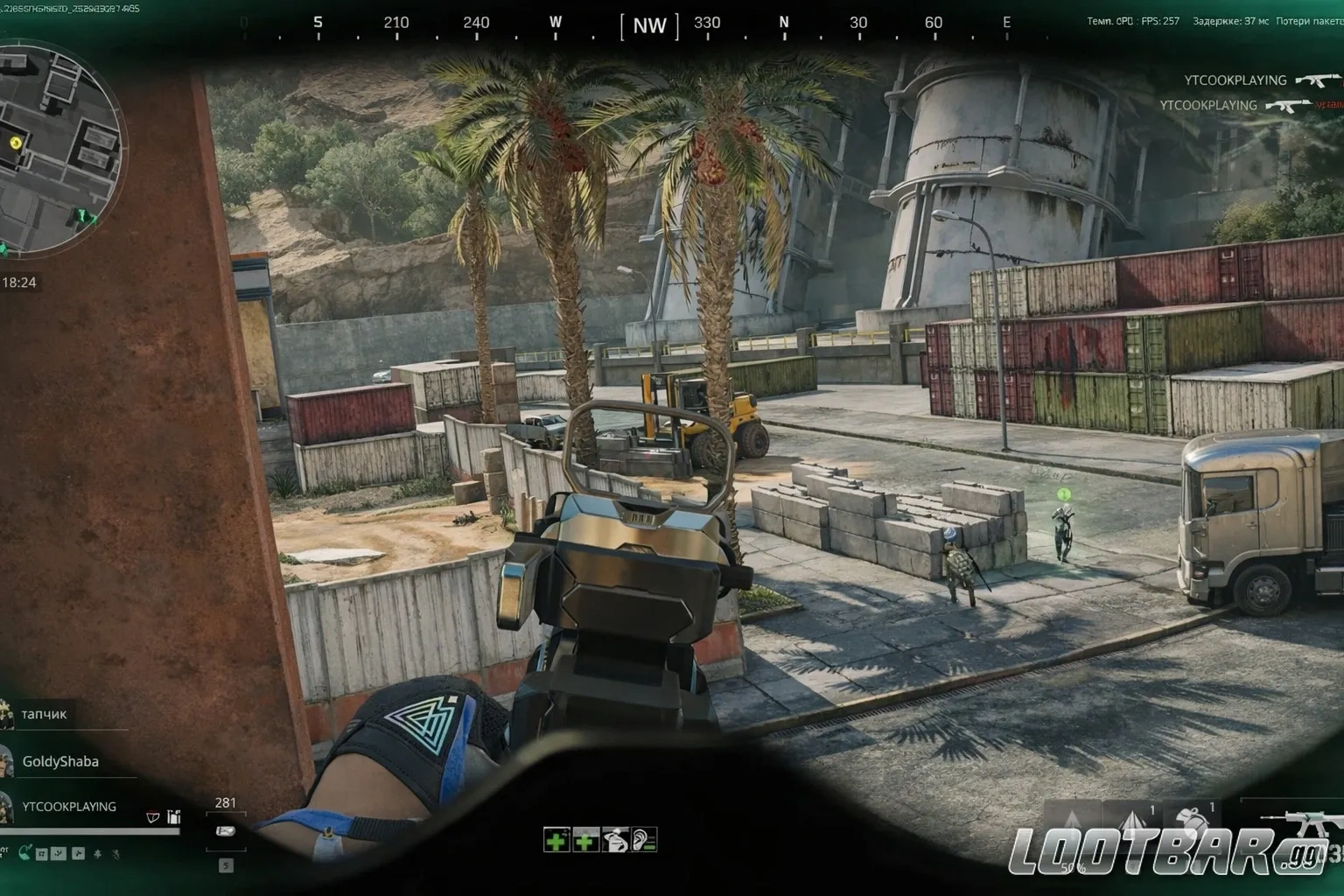This screenshot has height=896, width=1344.
Task: Select the ear hearing status icon
Action: coord(644,841)
